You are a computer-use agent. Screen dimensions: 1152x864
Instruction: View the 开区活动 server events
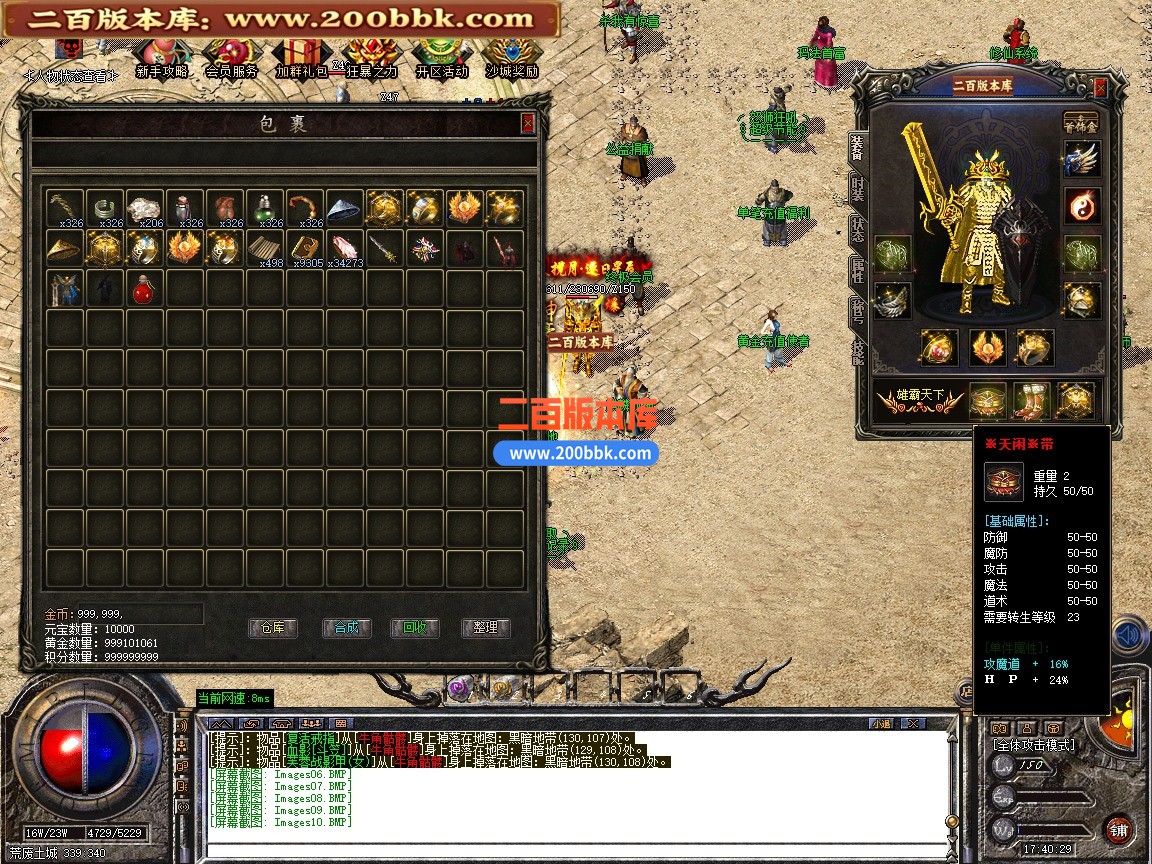(x=441, y=58)
